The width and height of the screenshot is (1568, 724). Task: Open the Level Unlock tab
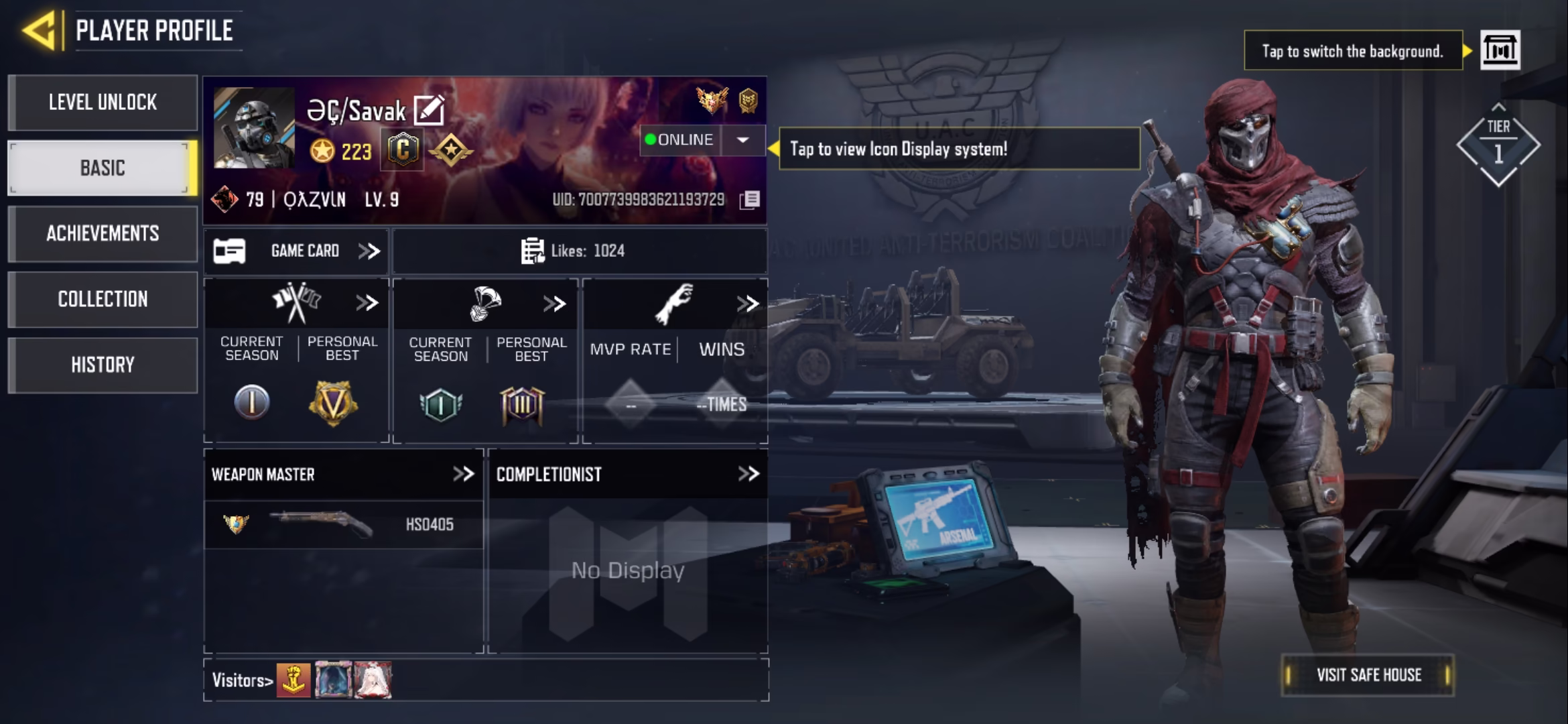click(103, 103)
